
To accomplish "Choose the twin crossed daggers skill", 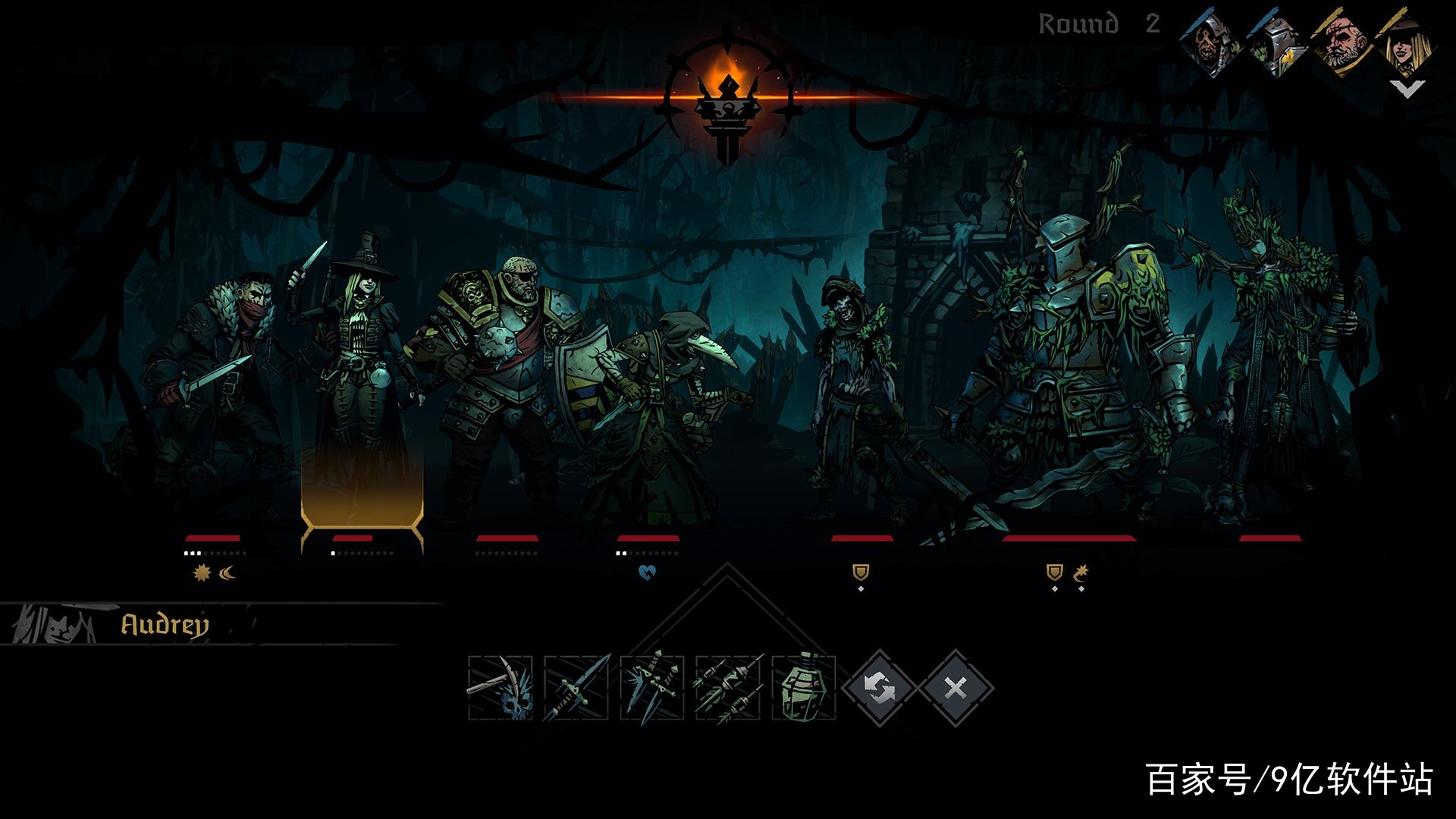I will coord(652,688).
